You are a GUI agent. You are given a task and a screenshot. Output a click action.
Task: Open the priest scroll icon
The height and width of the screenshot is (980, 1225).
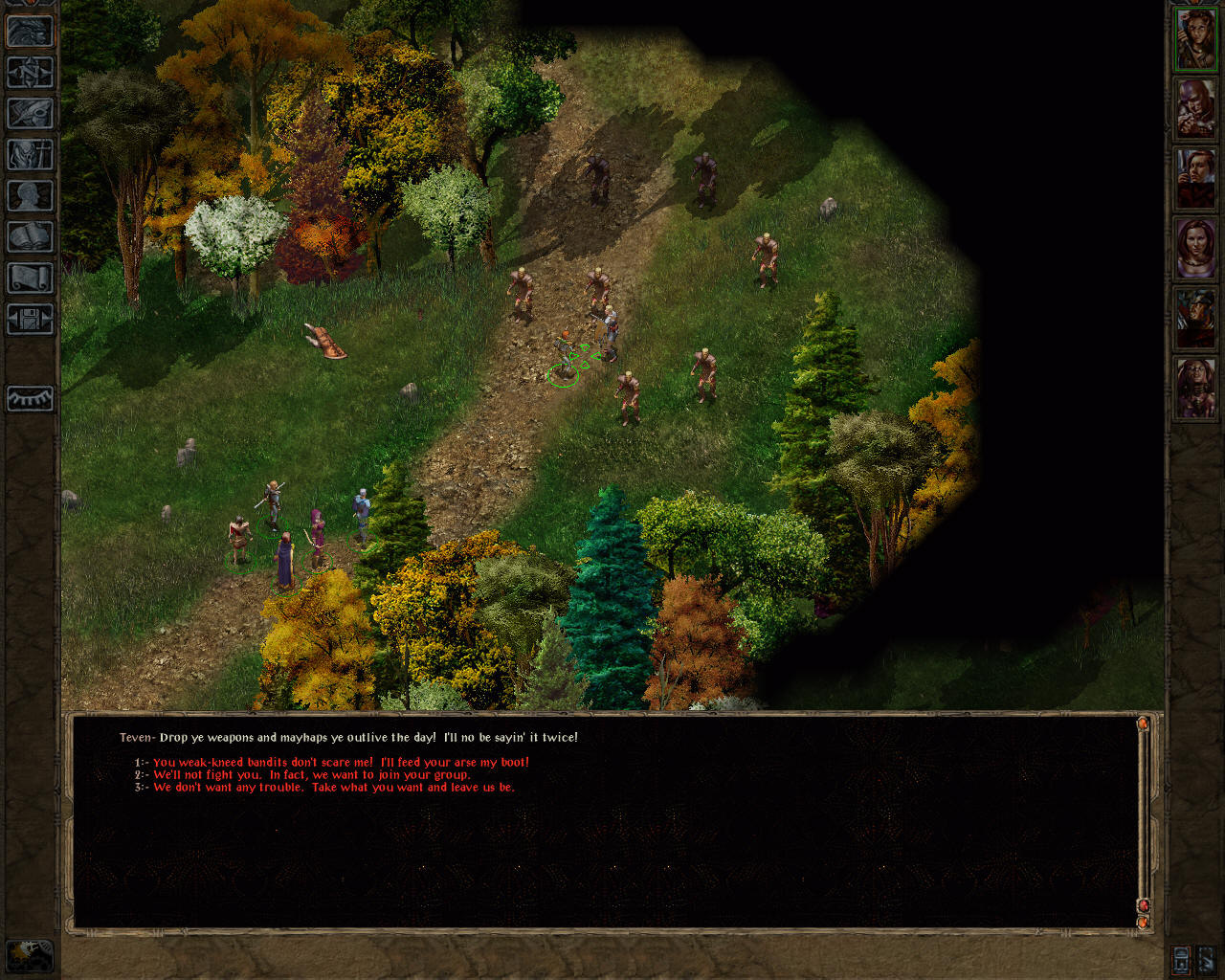point(31,278)
